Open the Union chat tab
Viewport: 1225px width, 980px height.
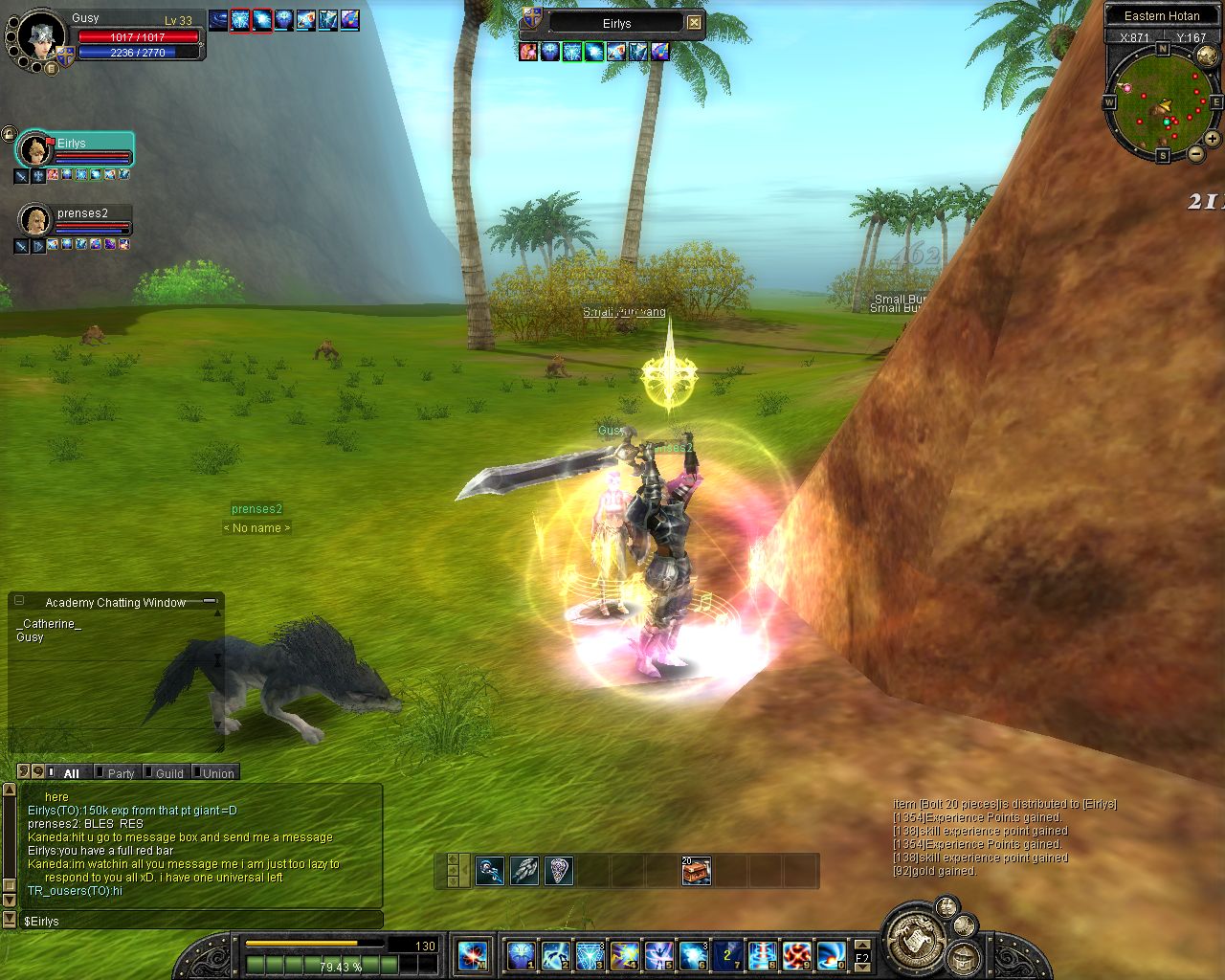[218, 773]
